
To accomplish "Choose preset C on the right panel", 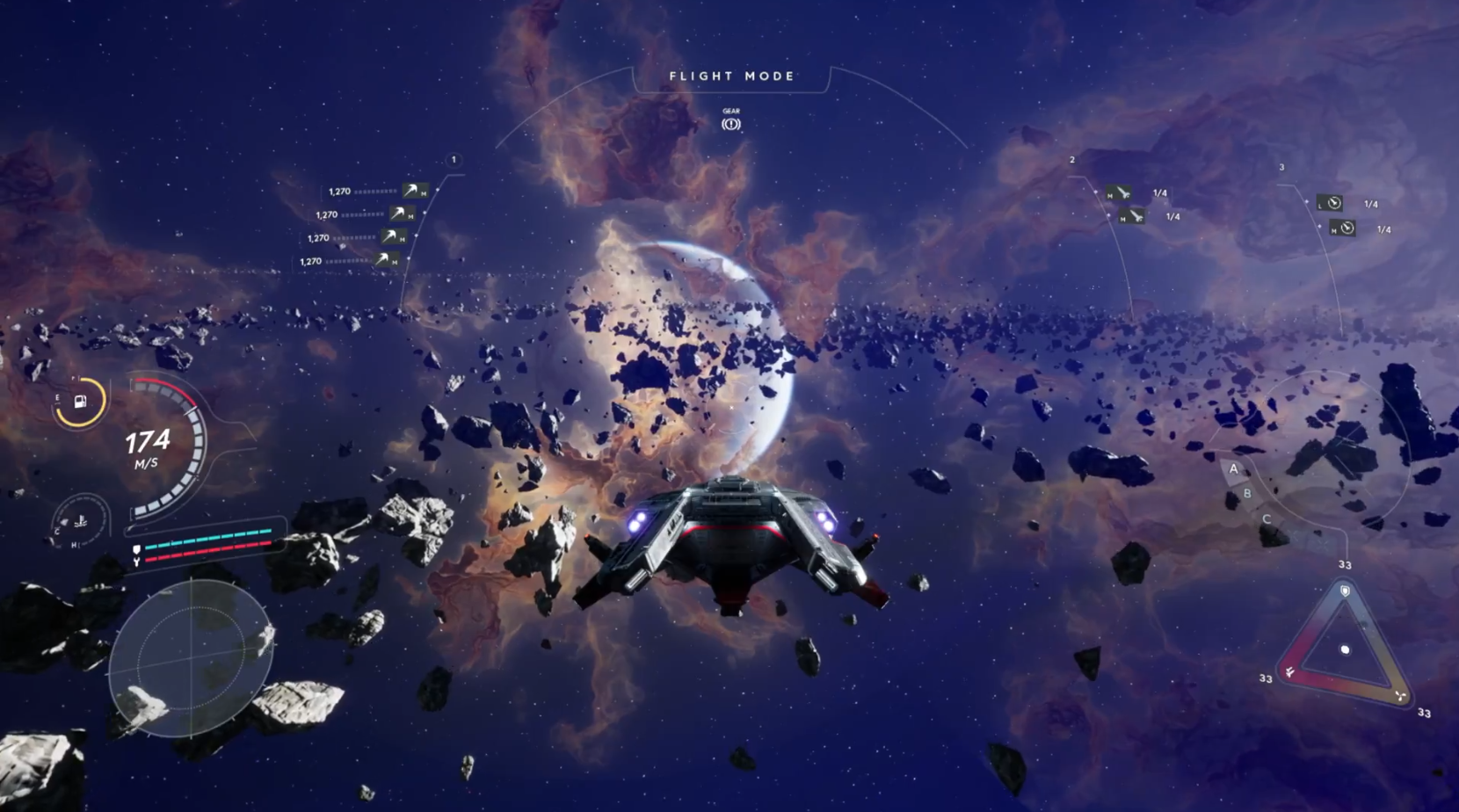I will click(x=1267, y=519).
